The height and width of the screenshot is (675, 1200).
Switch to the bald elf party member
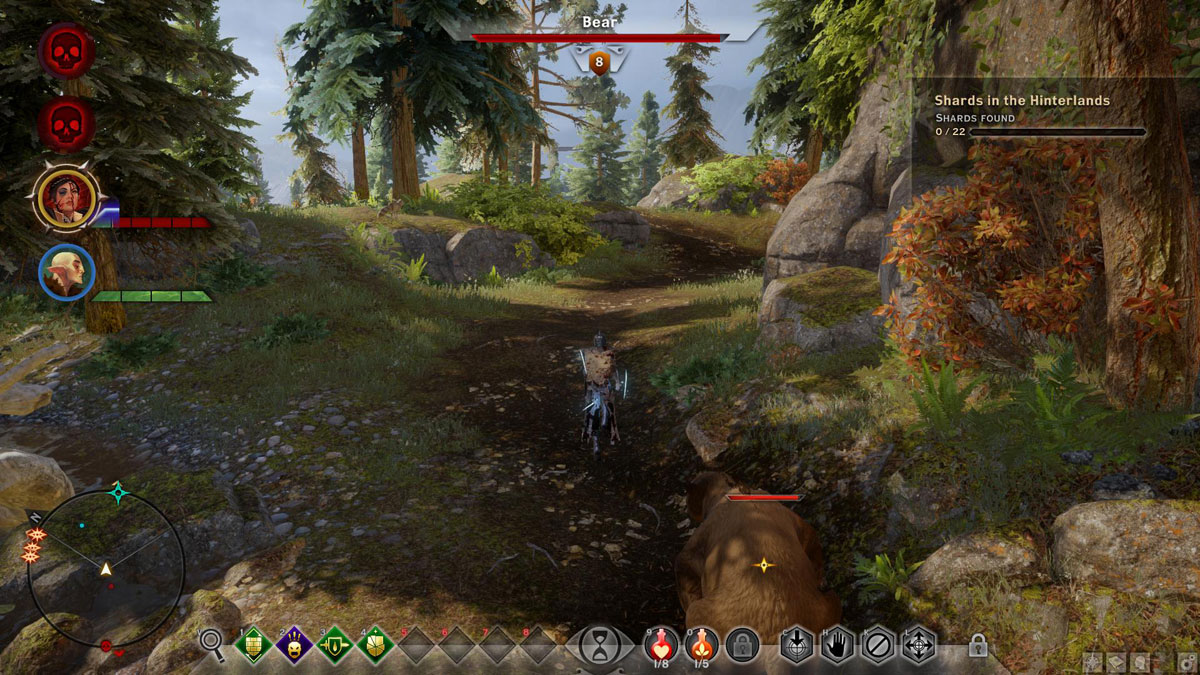point(67,272)
